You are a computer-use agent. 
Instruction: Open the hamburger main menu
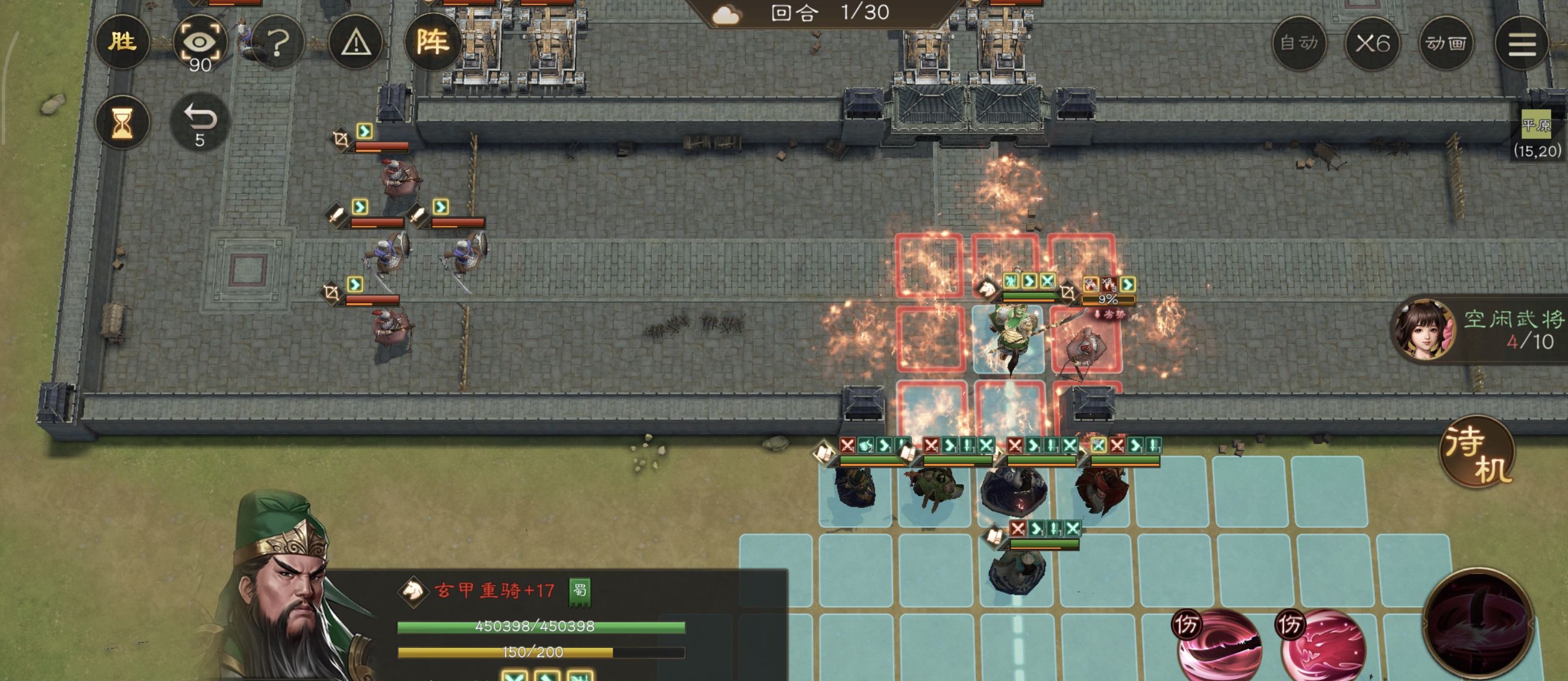point(1521,44)
